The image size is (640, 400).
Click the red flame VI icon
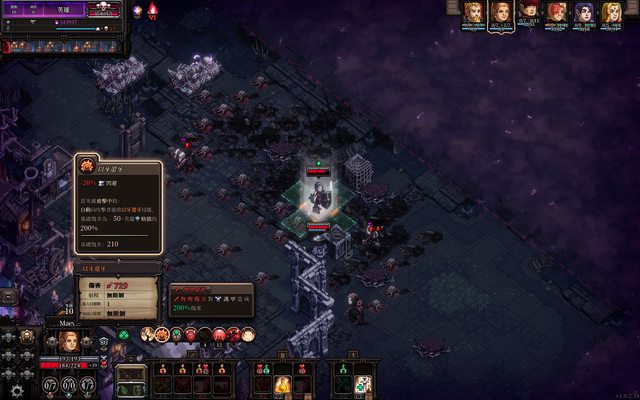point(153,11)
